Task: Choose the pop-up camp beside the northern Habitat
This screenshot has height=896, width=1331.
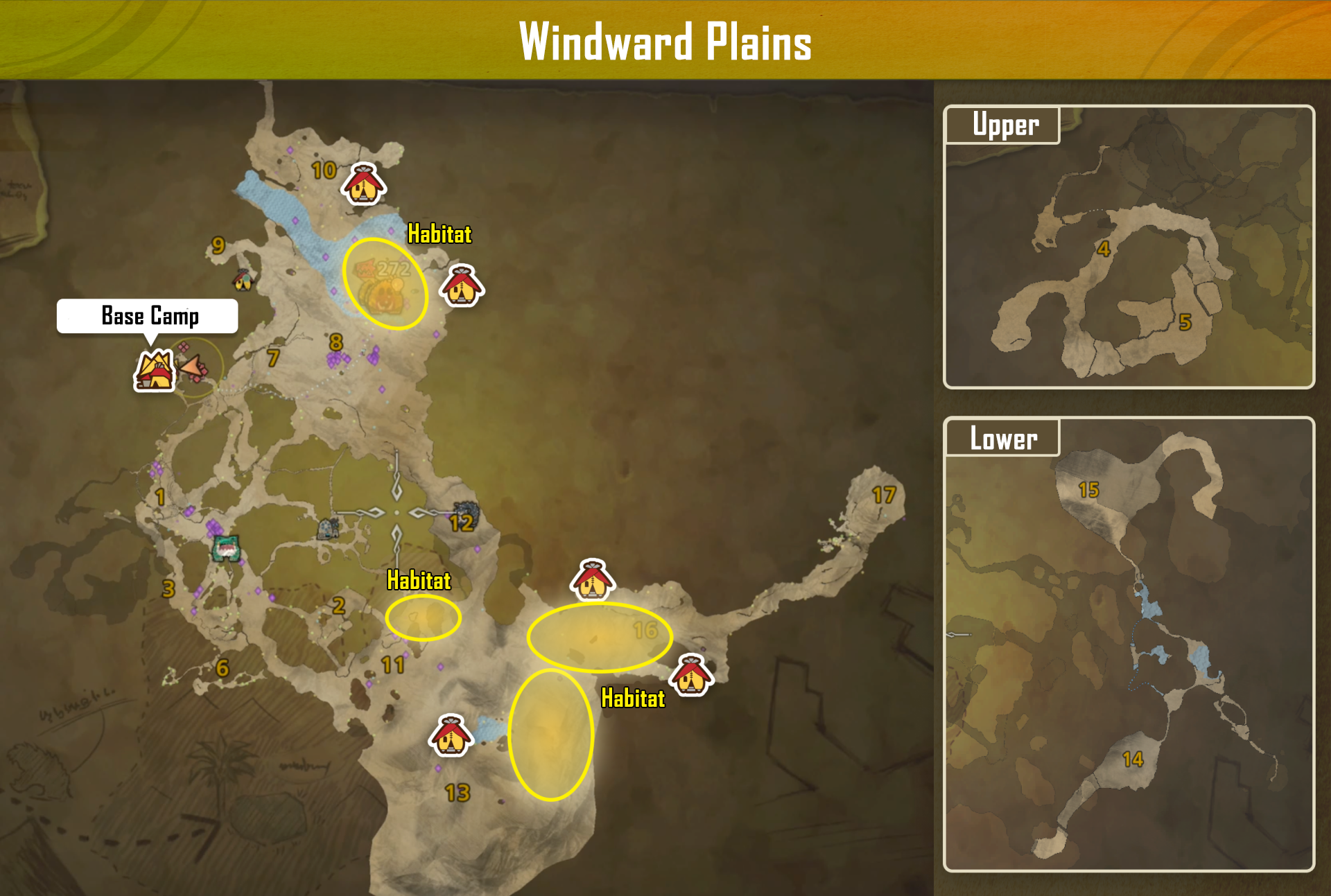Action: click(462, 286)
